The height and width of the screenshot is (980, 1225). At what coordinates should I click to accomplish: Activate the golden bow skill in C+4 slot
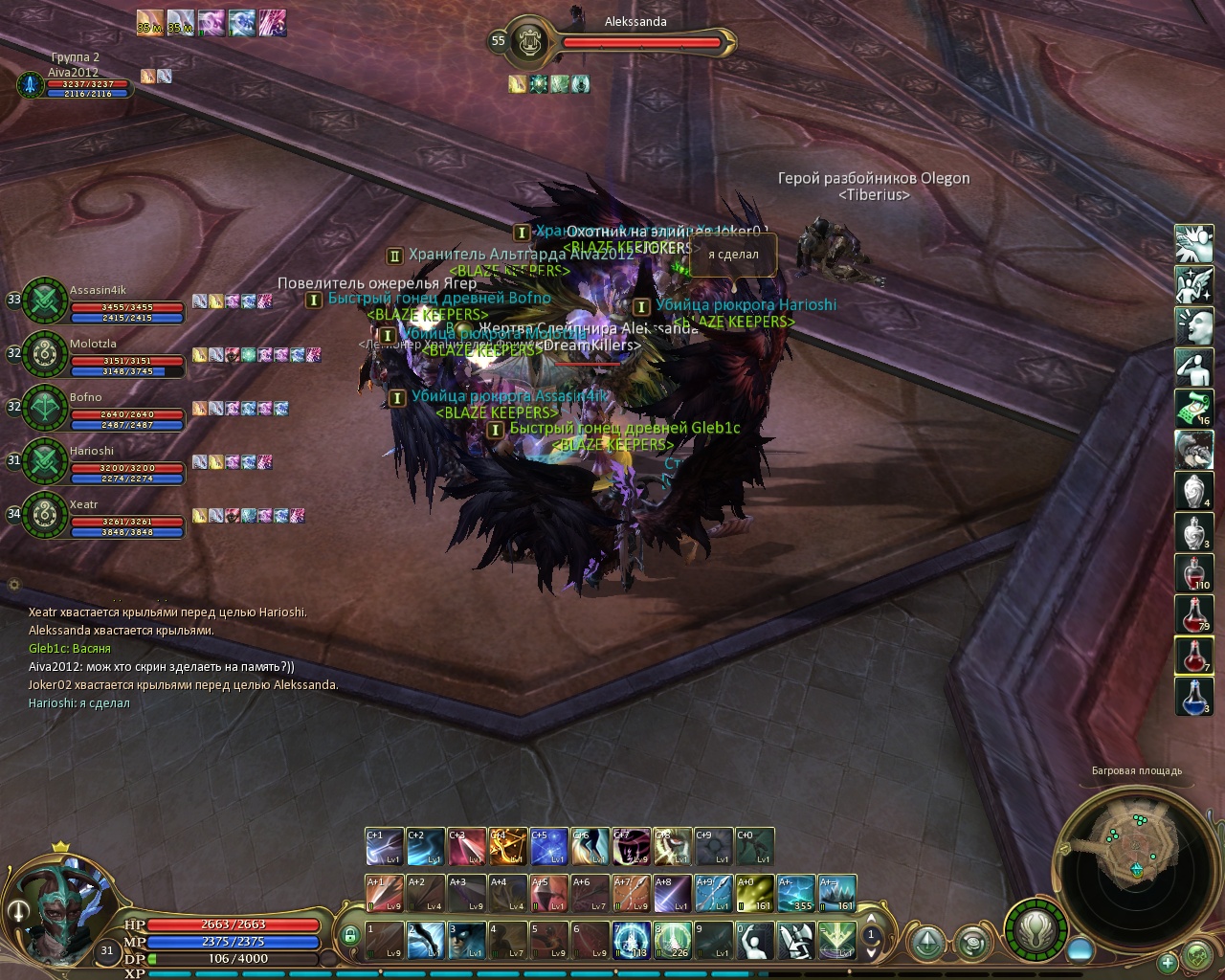[x=508, y=847]
